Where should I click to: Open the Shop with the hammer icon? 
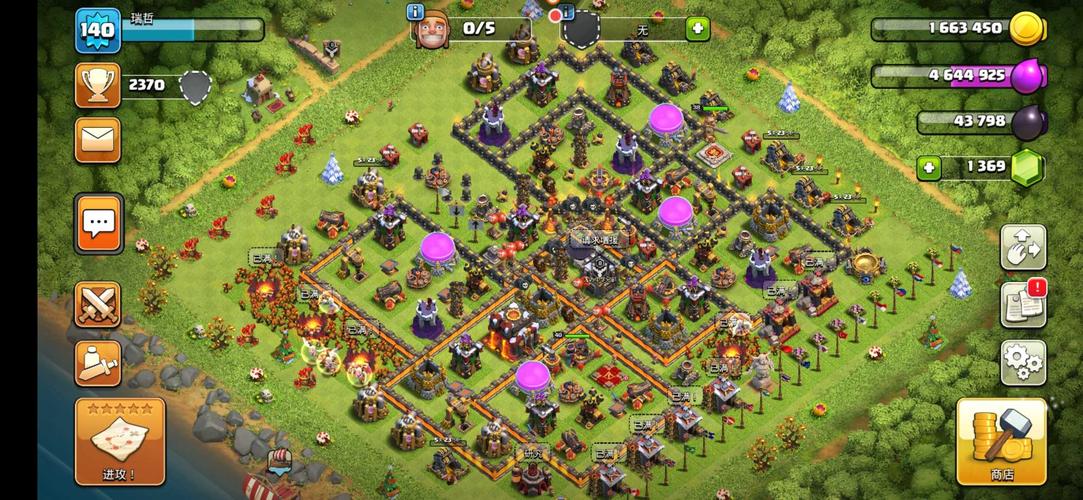point(1001,441)
